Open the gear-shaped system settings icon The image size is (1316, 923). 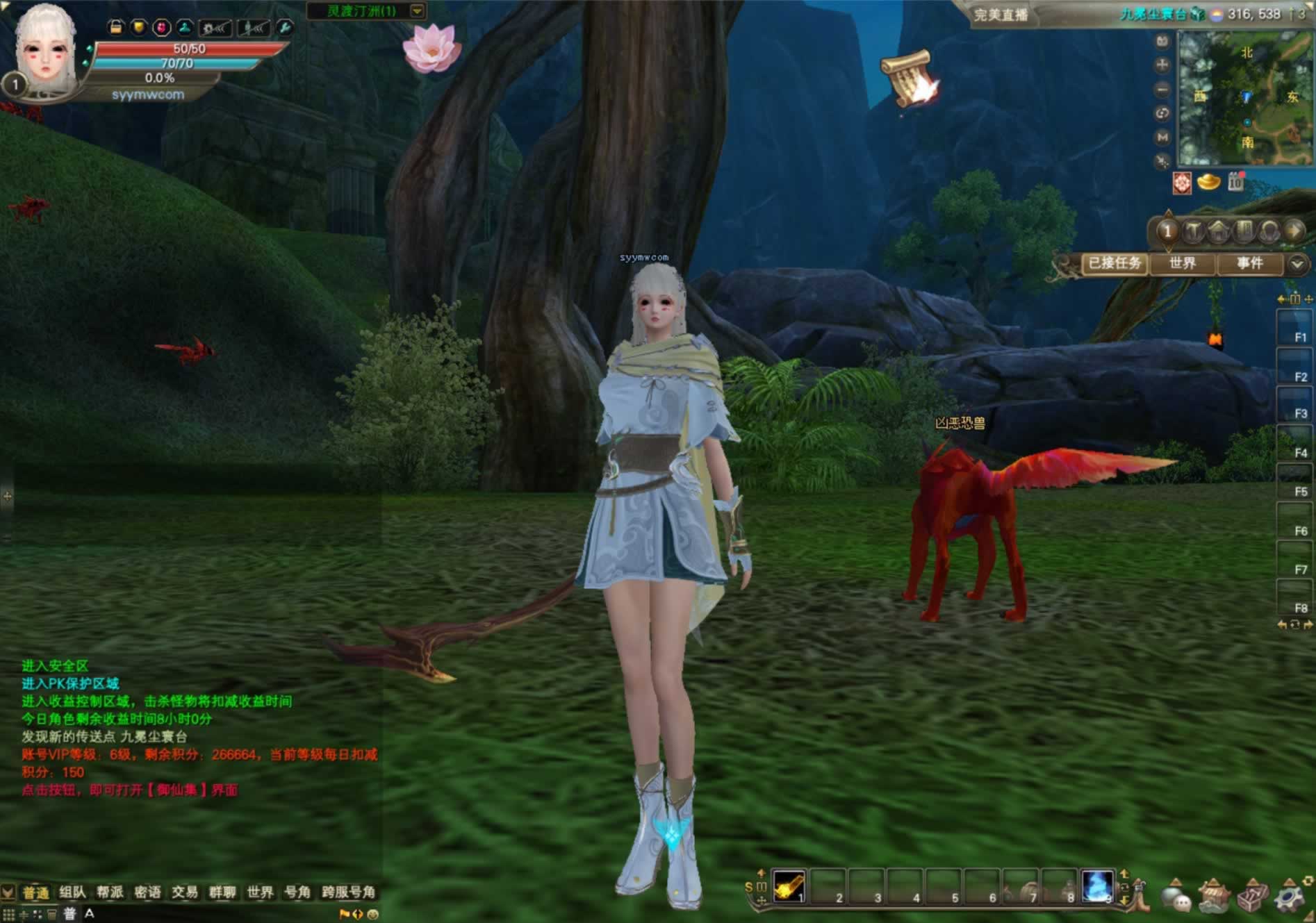(x=1290, y=896)
